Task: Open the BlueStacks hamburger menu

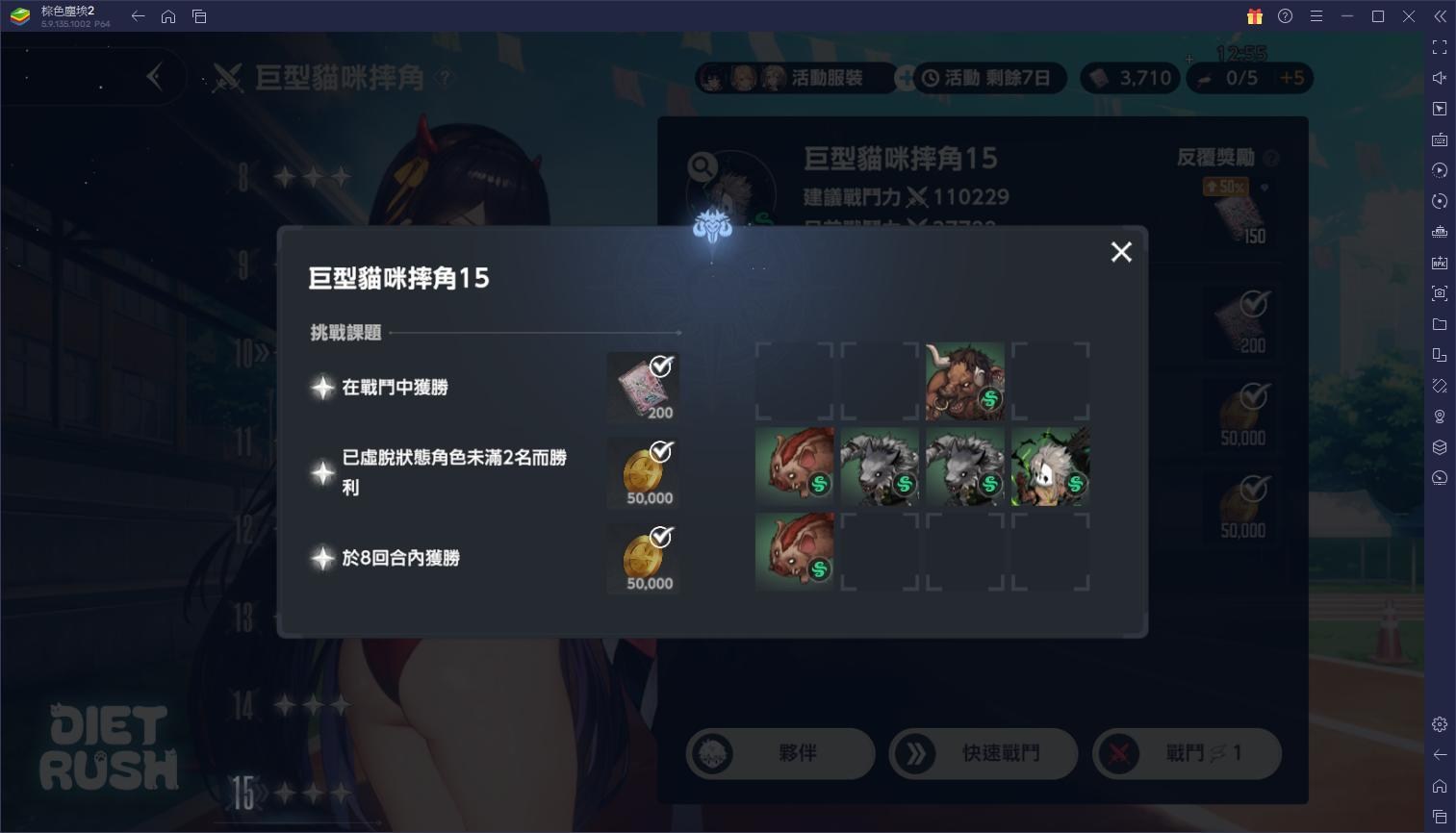Action: click(1316, 16)
